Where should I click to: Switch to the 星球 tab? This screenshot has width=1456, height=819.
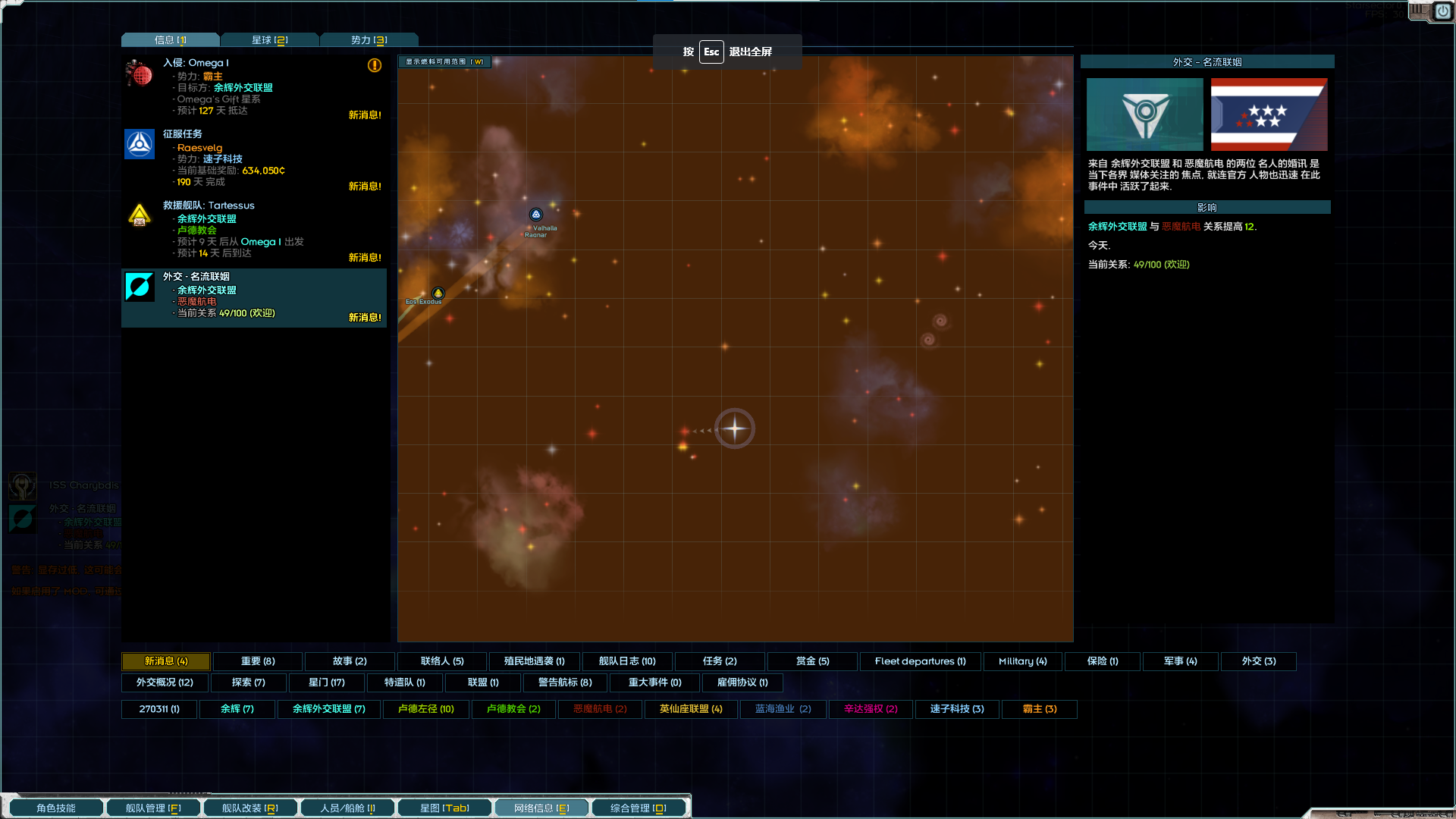[269, 40]
